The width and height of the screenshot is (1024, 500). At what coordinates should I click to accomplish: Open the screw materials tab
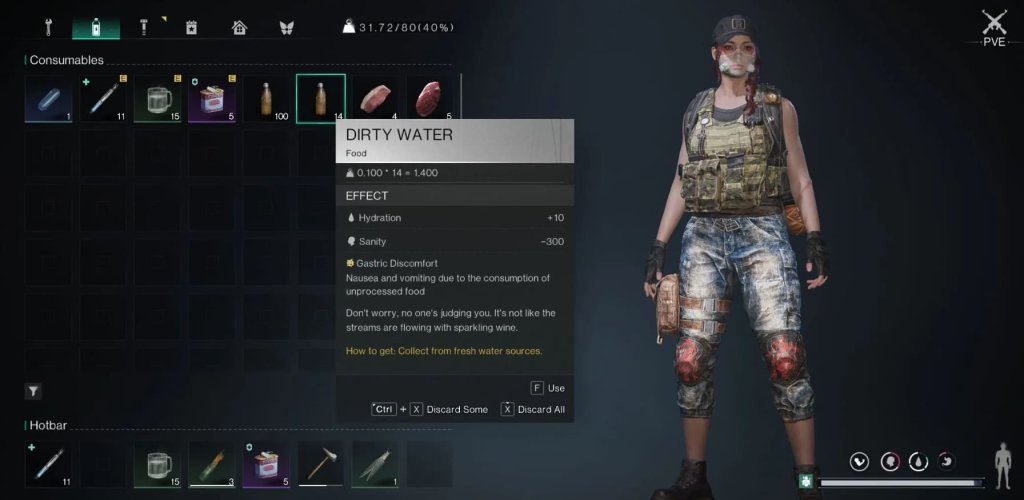143,27
